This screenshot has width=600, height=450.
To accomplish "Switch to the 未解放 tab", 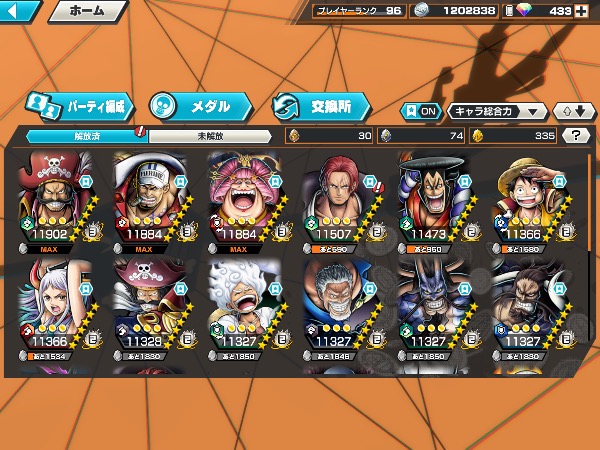I will (x=210, y=136).
